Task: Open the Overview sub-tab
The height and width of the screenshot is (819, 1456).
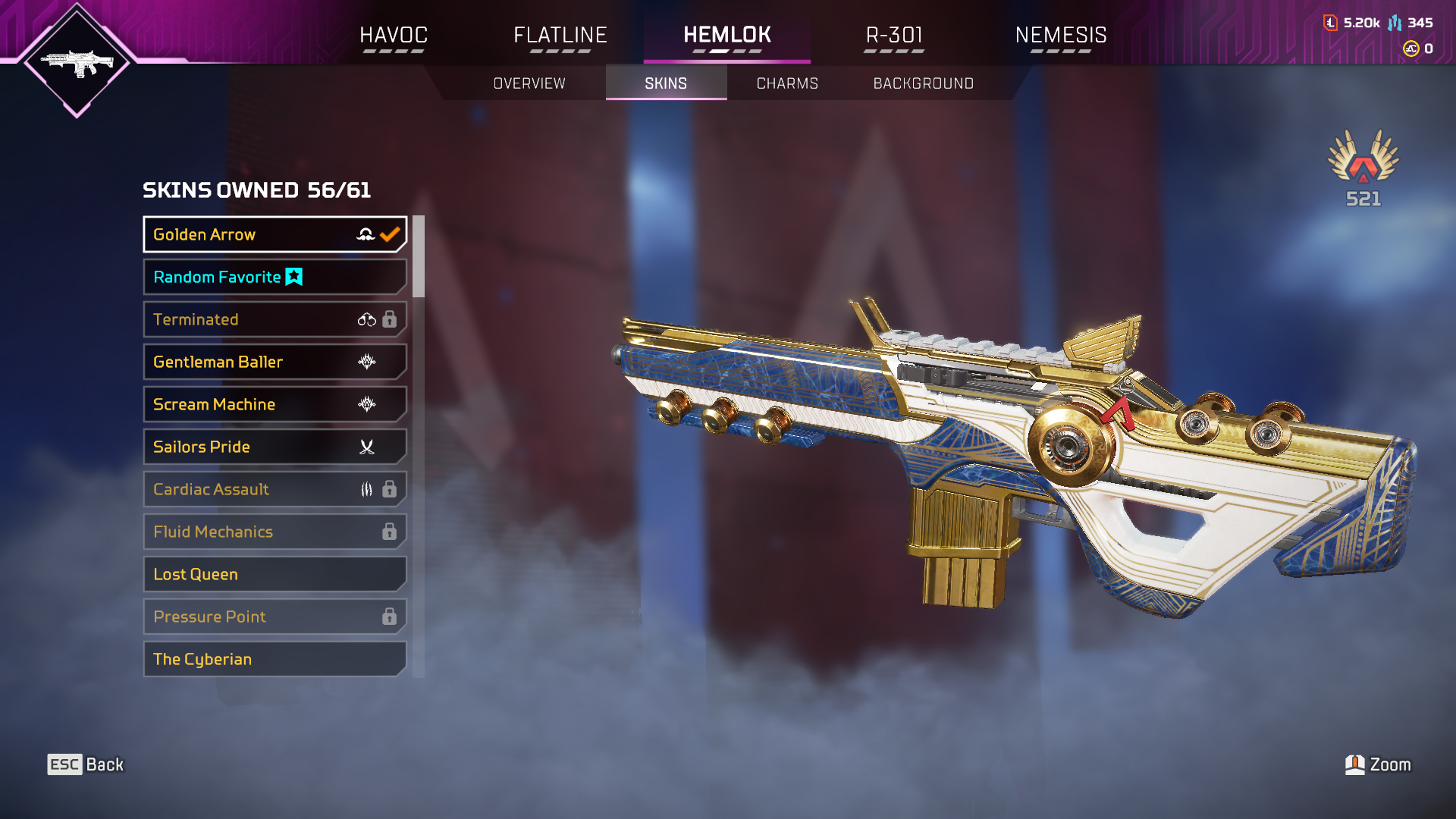Action: point(529,83)
